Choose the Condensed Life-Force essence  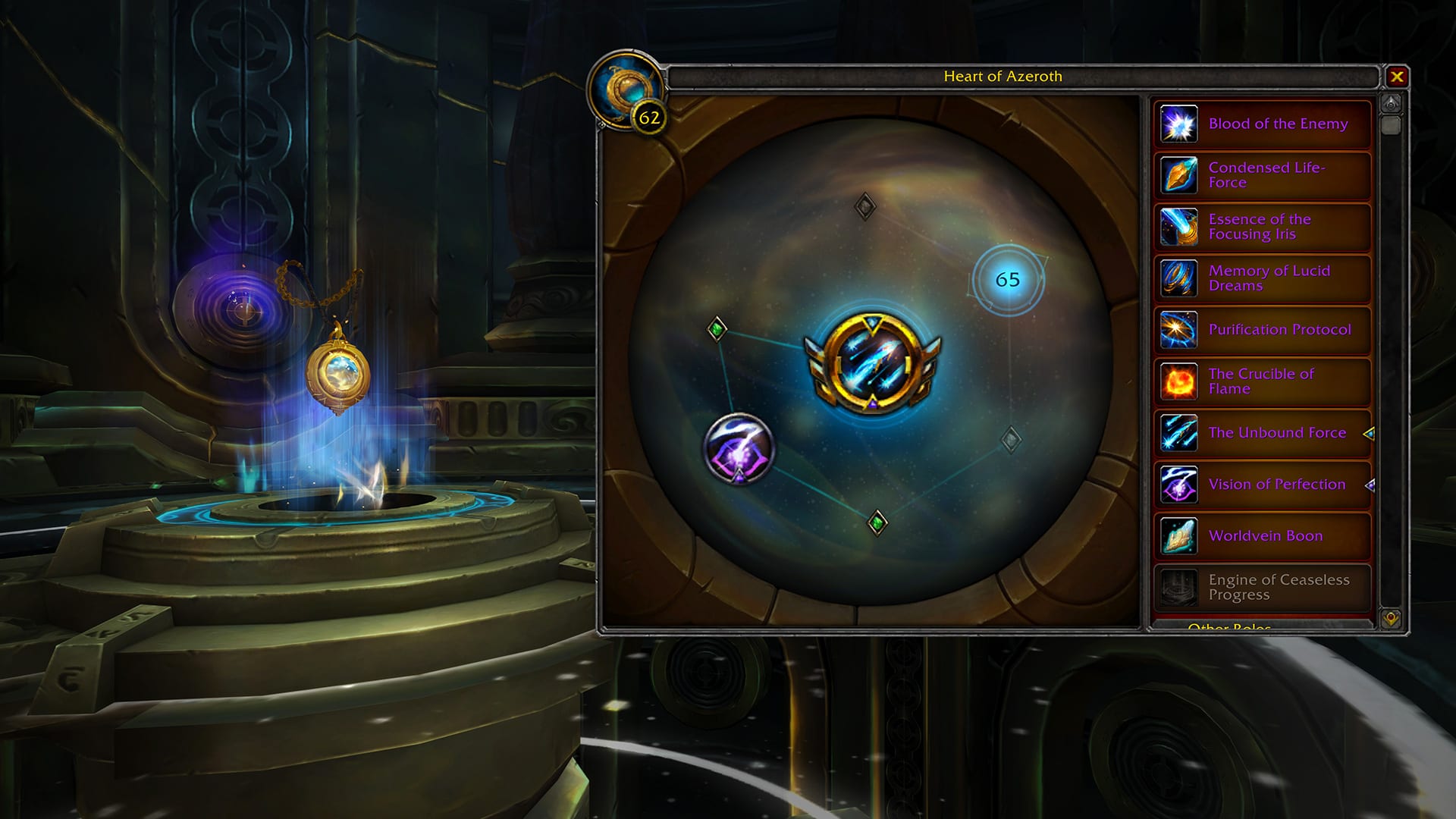(1263, 175)
